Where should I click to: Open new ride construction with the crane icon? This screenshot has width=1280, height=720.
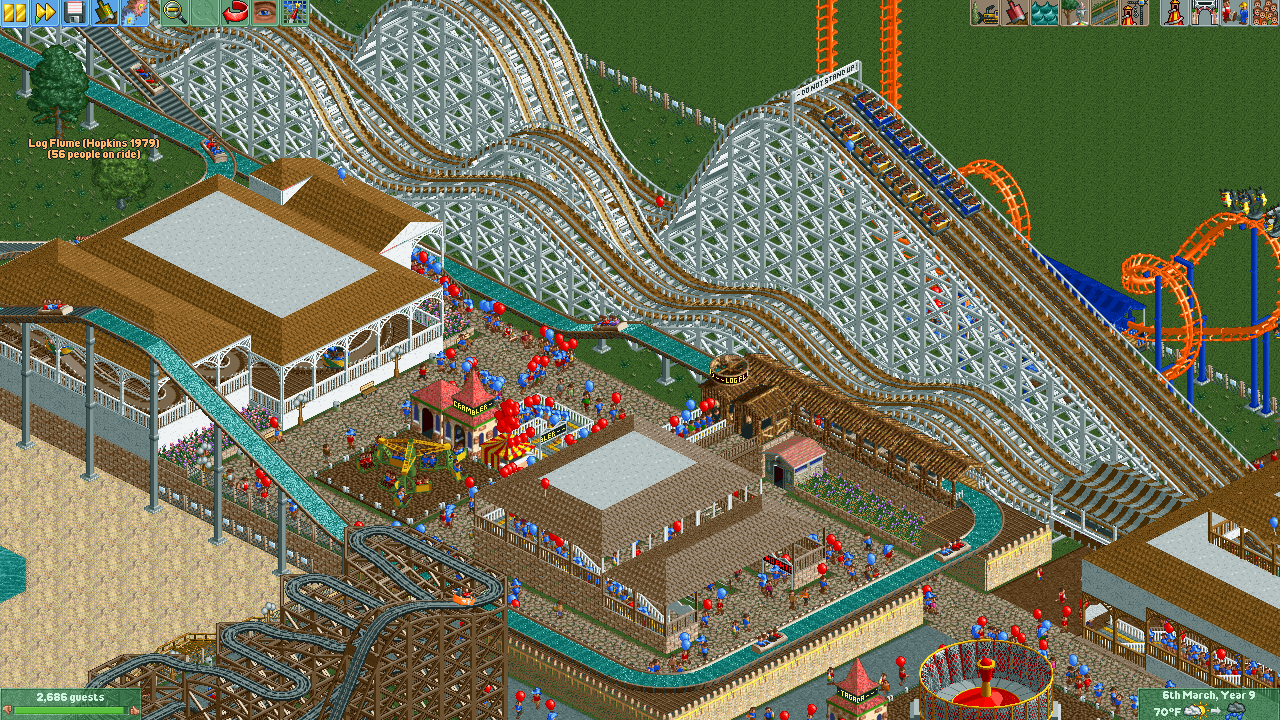1133,12
